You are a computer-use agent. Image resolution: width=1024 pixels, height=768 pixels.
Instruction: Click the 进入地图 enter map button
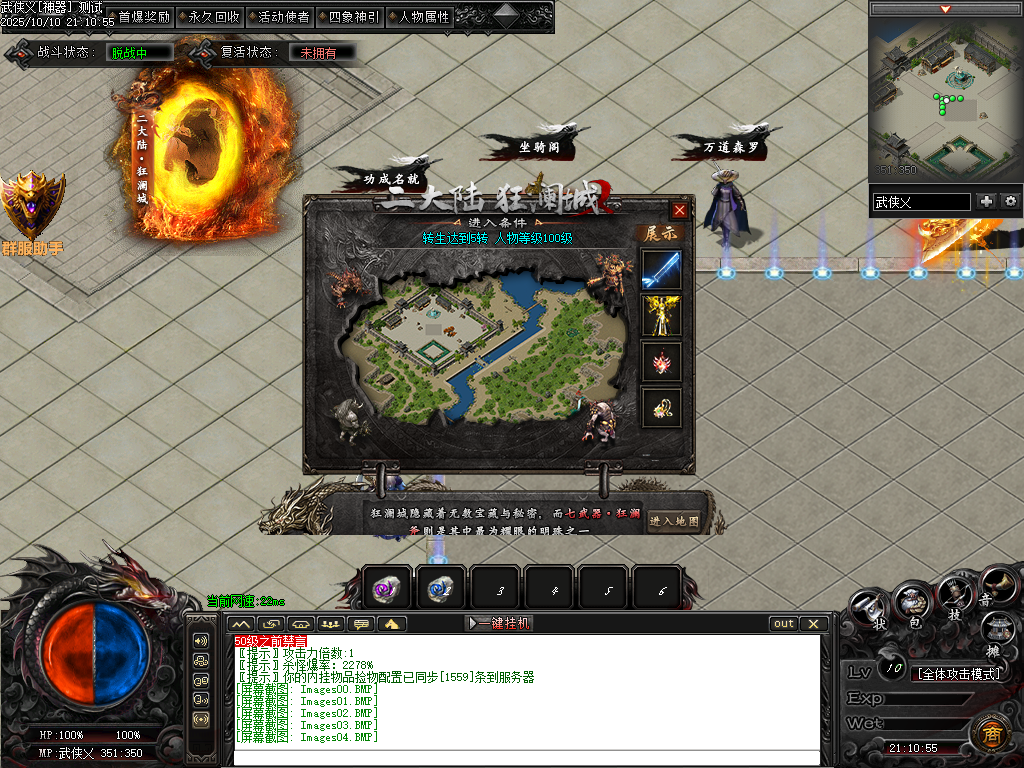click(x=674, y=521)
